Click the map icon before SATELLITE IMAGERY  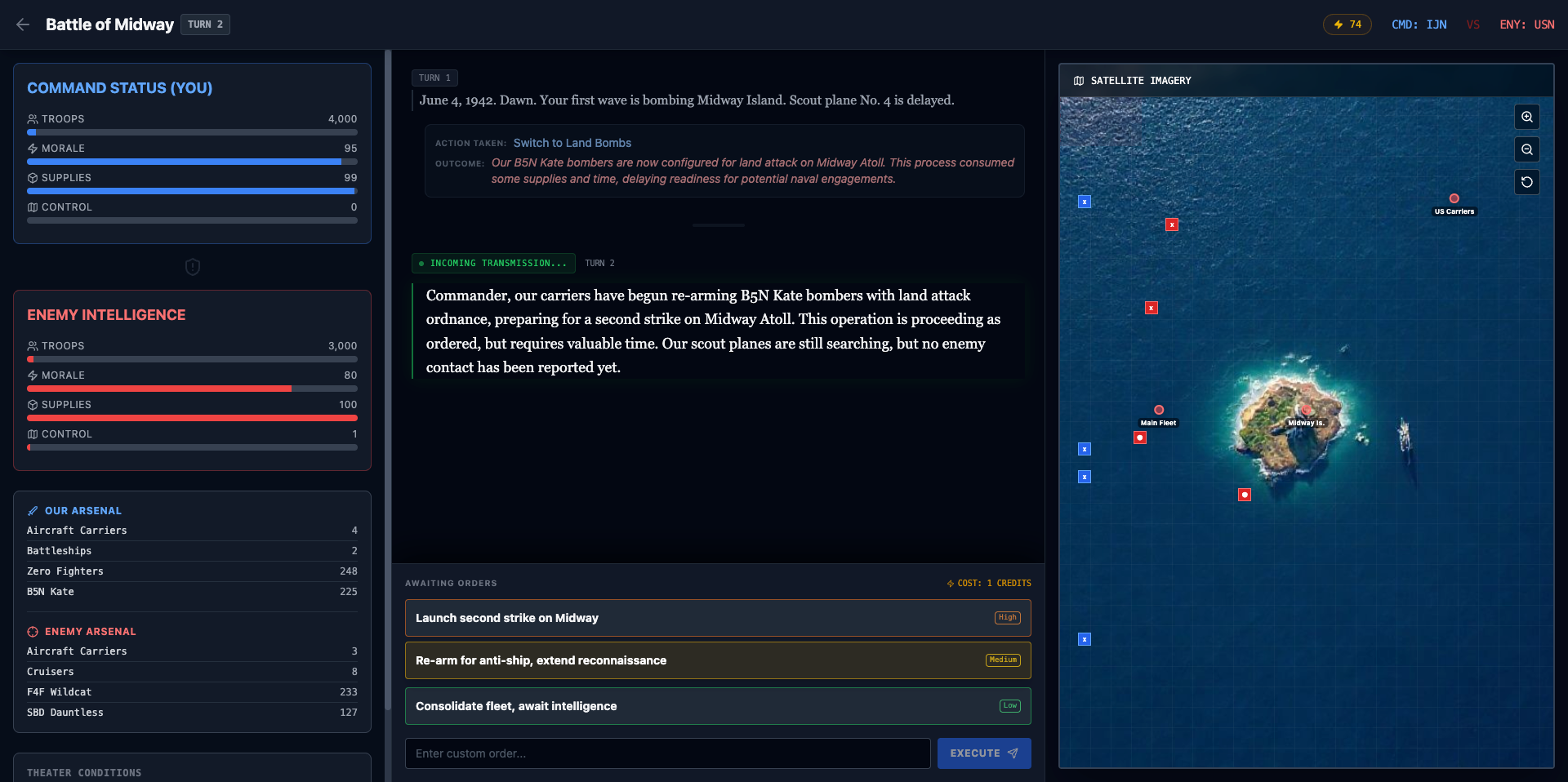point(1077,81)
